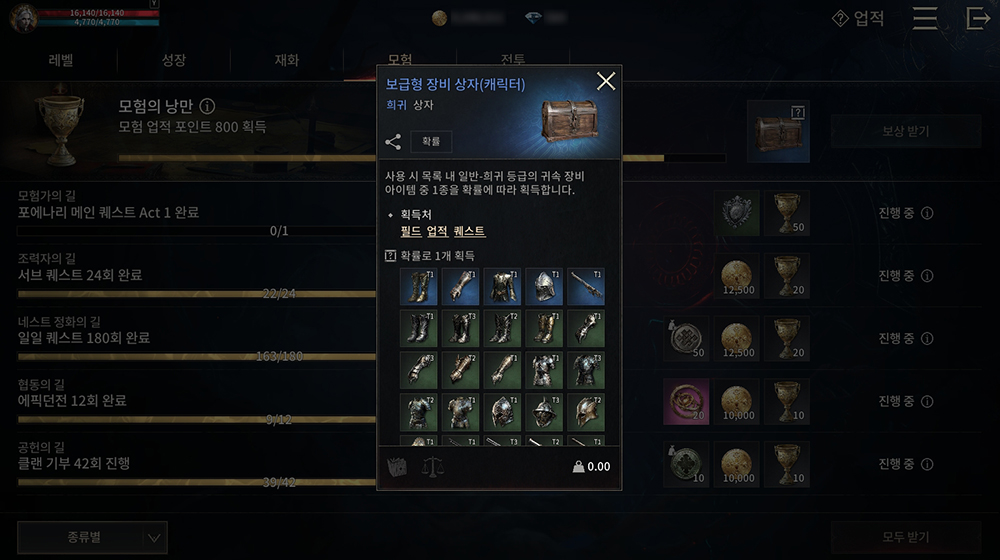Open the 업적 help button
This screenshot has width=1000, height=560.
tap(858, 19)
